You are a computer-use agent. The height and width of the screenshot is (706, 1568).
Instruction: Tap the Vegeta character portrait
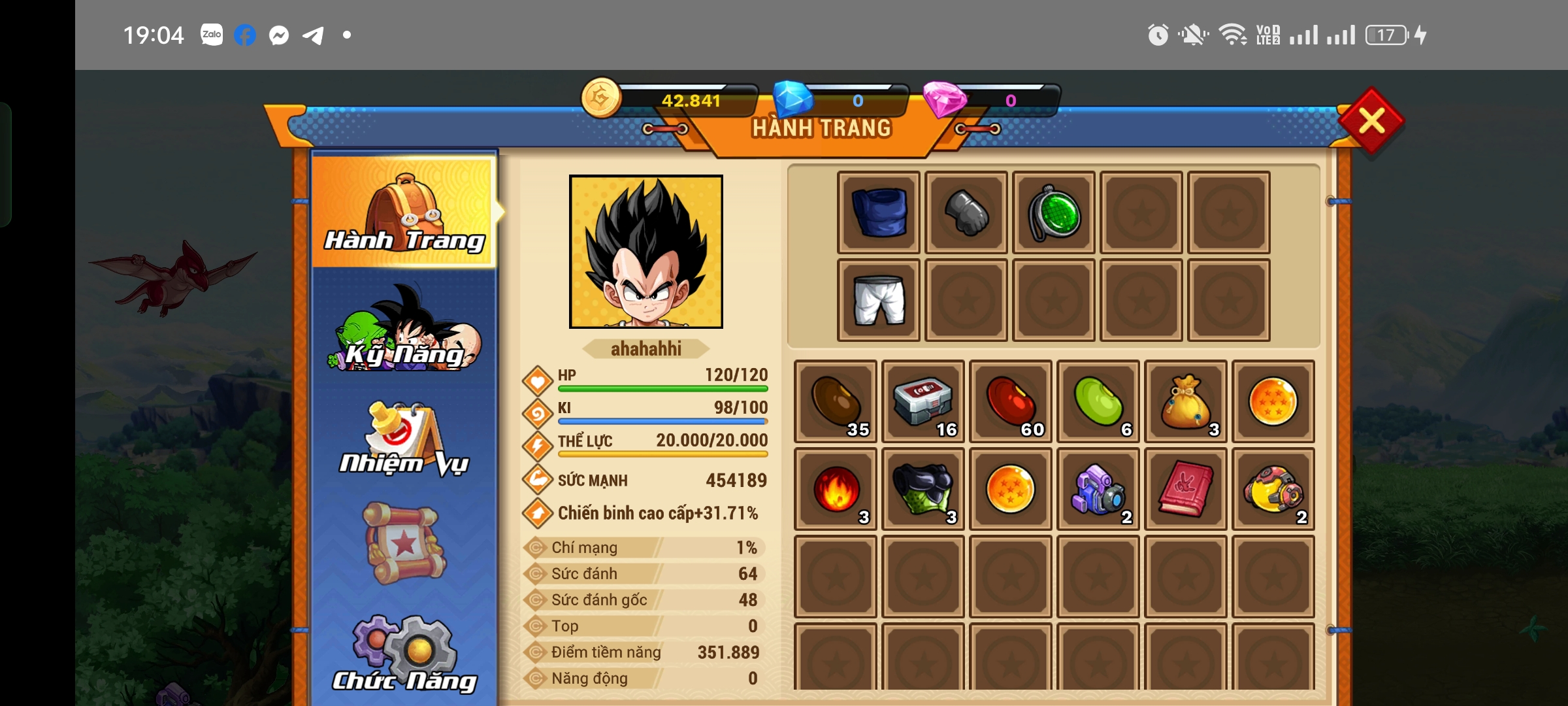point(646,252)
